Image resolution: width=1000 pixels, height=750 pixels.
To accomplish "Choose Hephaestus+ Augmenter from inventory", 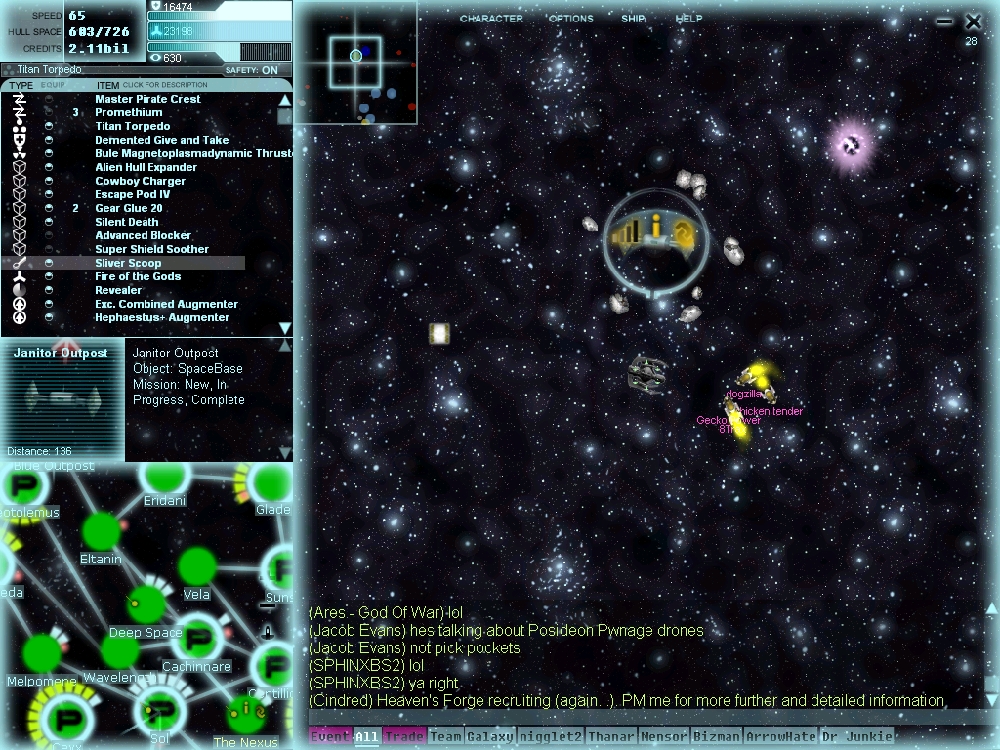I will point(162,318).
